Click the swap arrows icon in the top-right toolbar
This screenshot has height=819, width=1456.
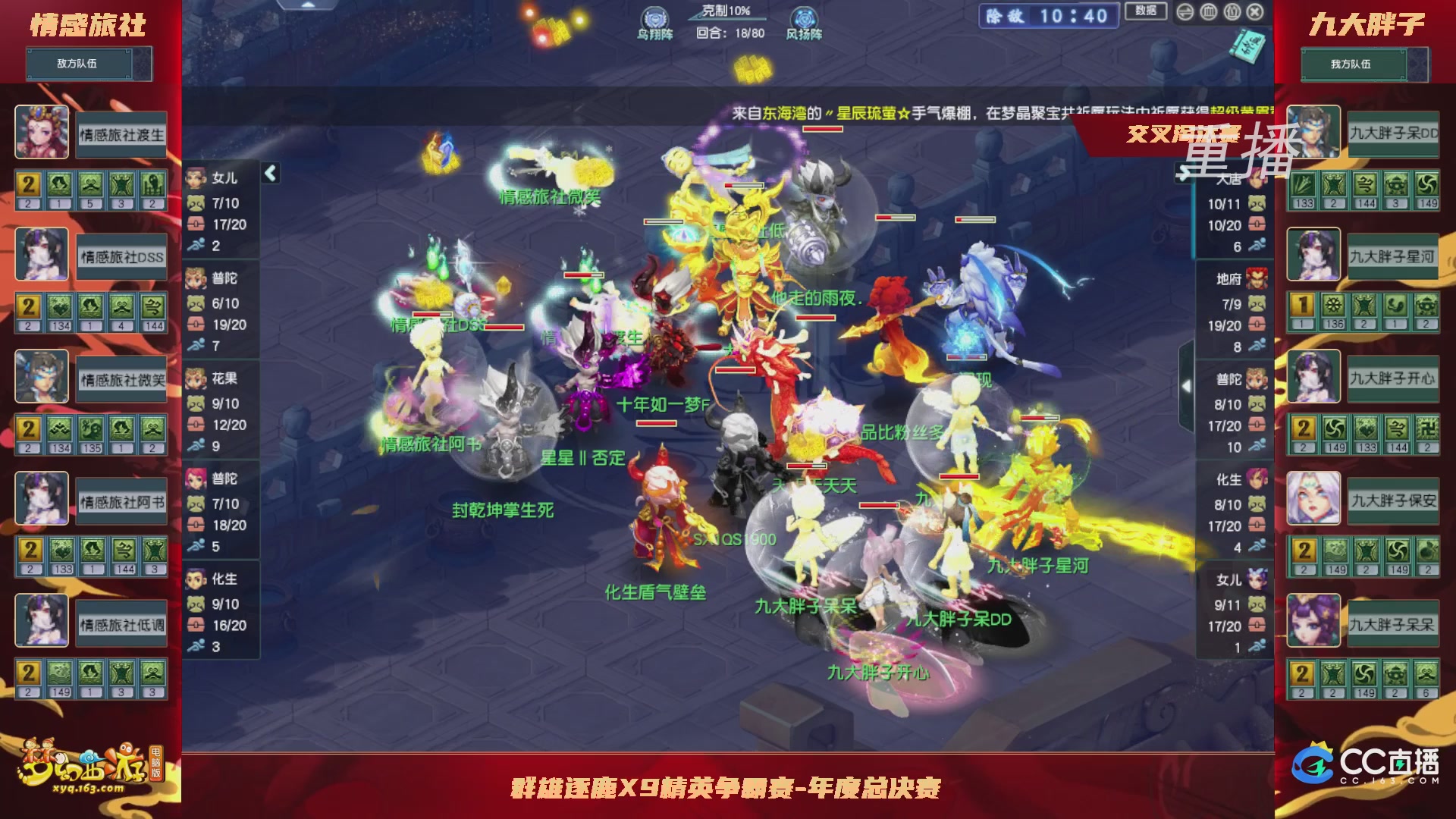tap(1185, 12)
